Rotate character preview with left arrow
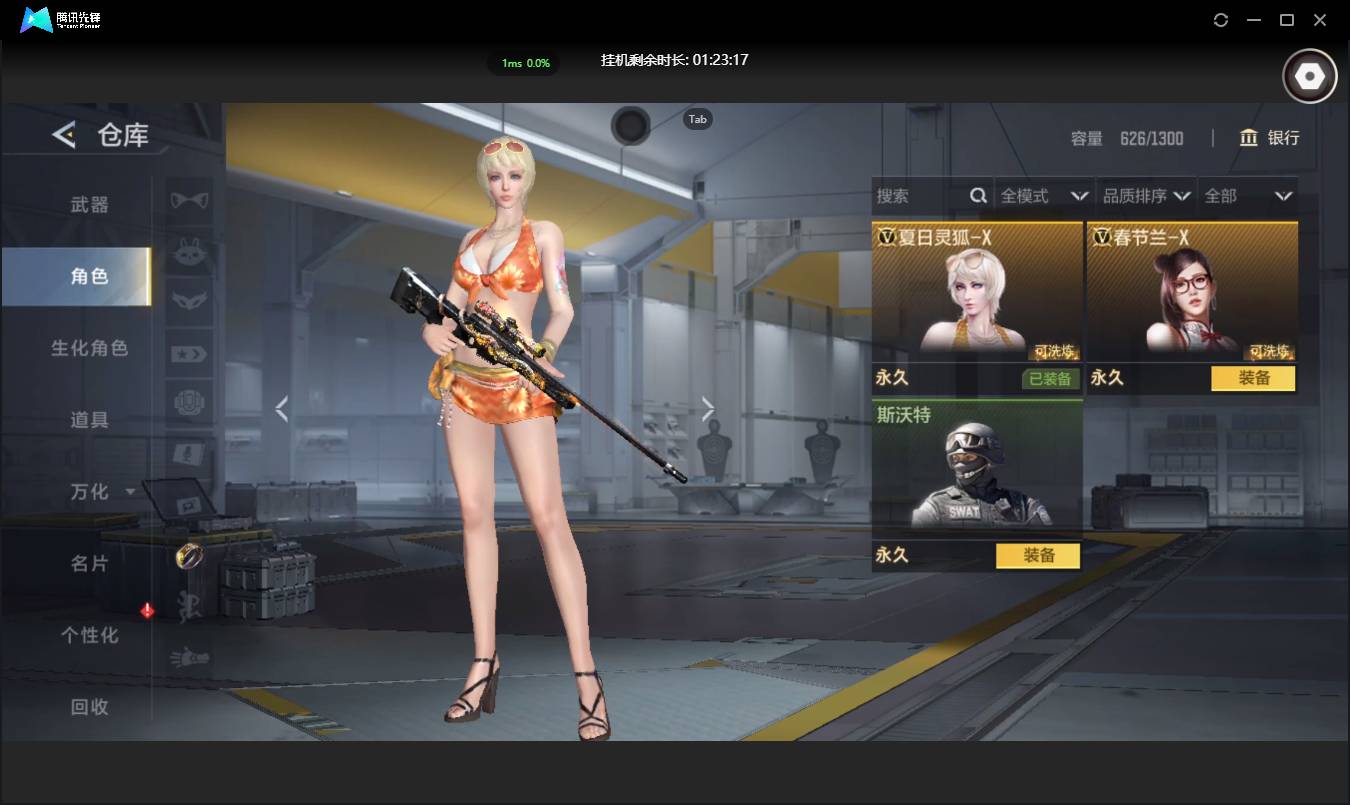Viewport: 1350px width, 805px height. (x=282, y=409)
